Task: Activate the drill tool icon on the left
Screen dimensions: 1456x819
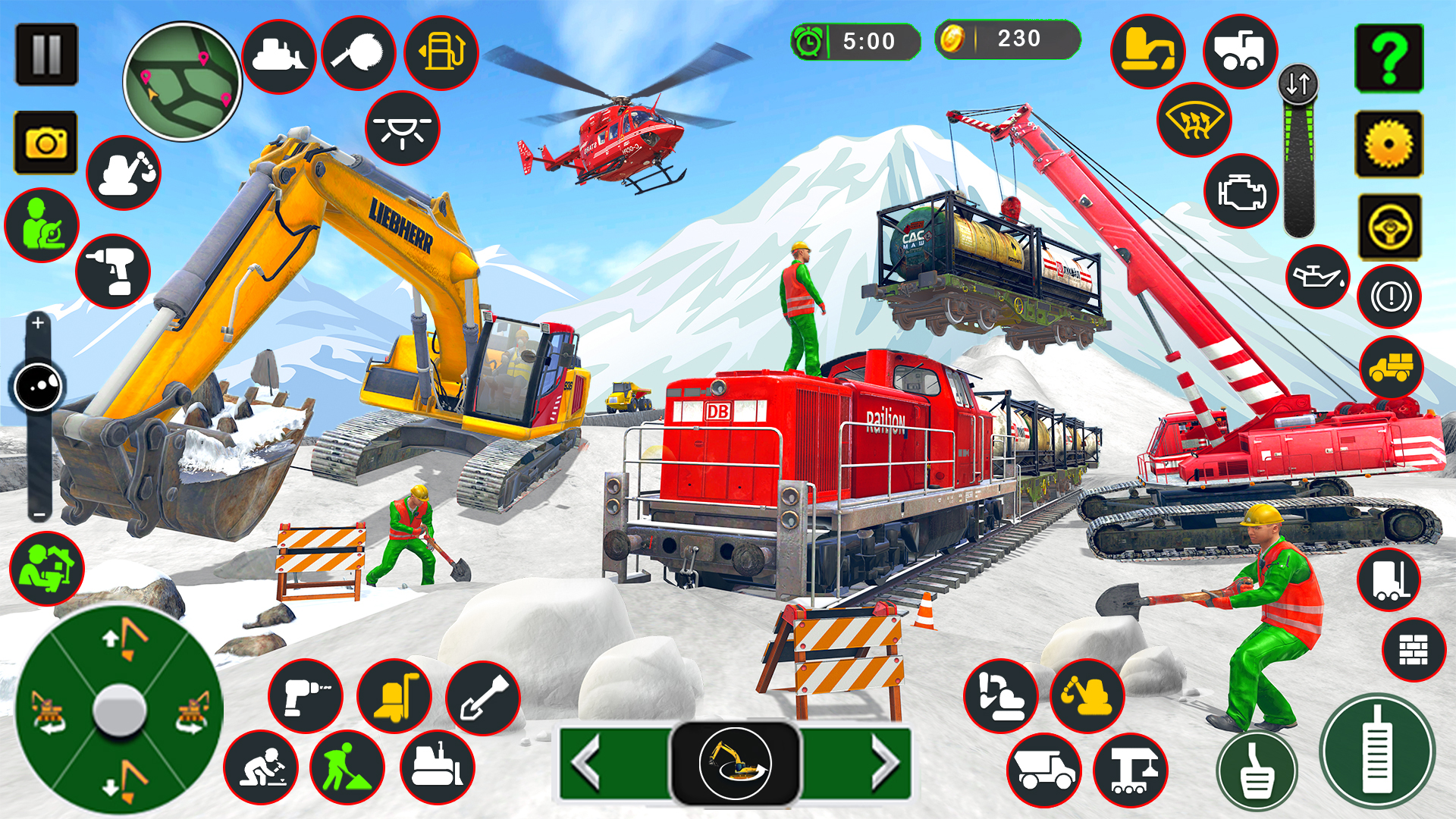Action: click(x=112, y=272)
